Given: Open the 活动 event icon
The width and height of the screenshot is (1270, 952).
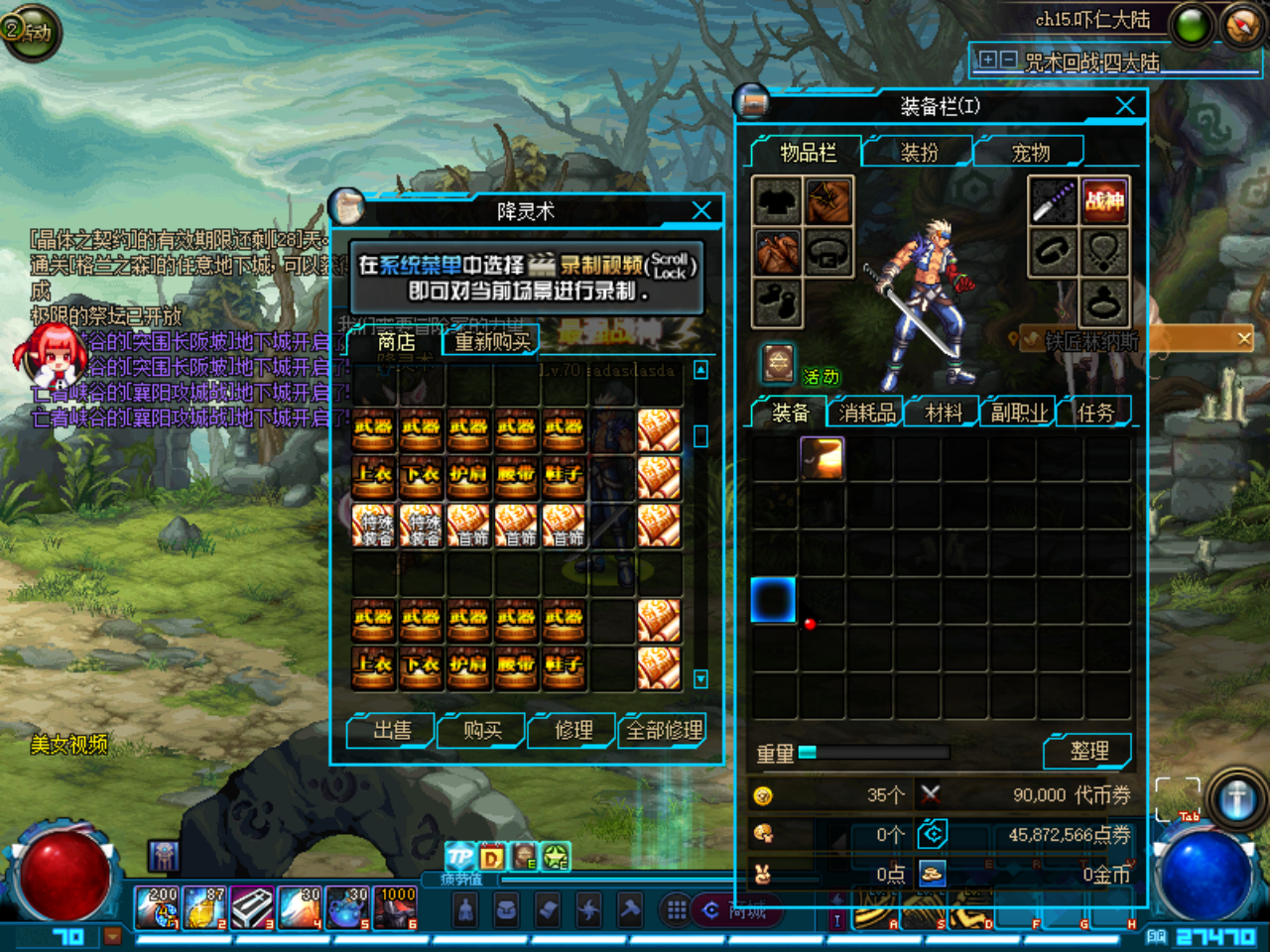Looking at the screenshot, I should click(780, 364).
